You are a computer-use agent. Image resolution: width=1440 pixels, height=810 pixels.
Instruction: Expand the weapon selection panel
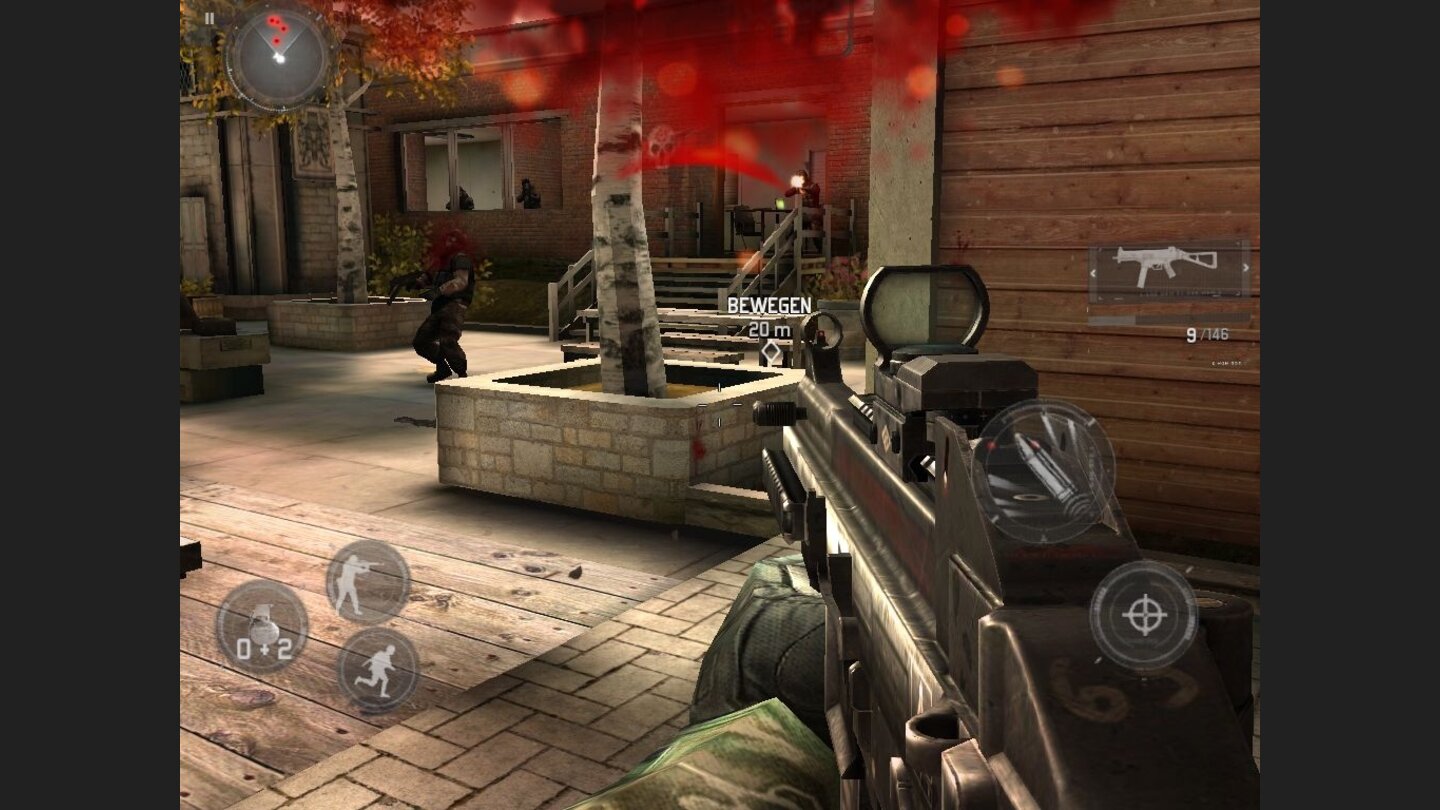pos(1168,268)
